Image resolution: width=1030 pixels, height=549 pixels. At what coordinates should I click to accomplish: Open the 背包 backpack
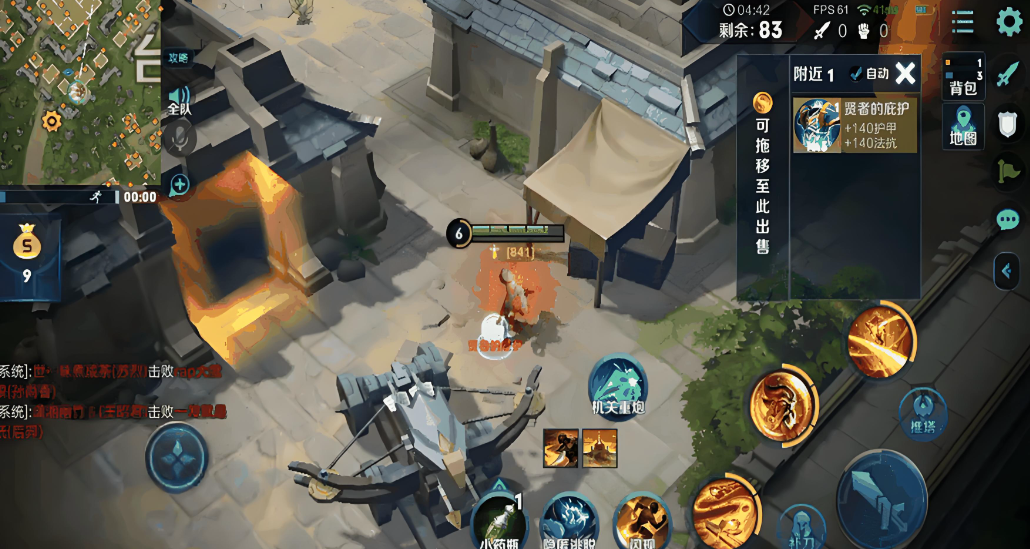pyautogui.click(x=963, y=76)
